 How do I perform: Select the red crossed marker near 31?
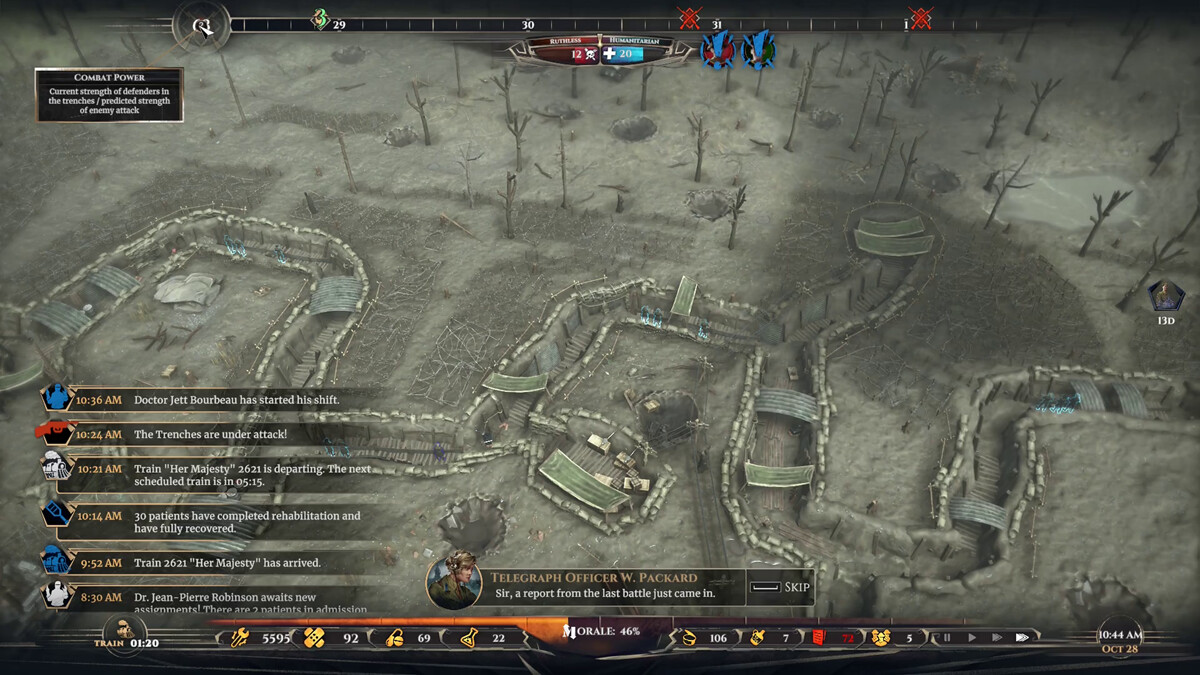coord(689,18)
